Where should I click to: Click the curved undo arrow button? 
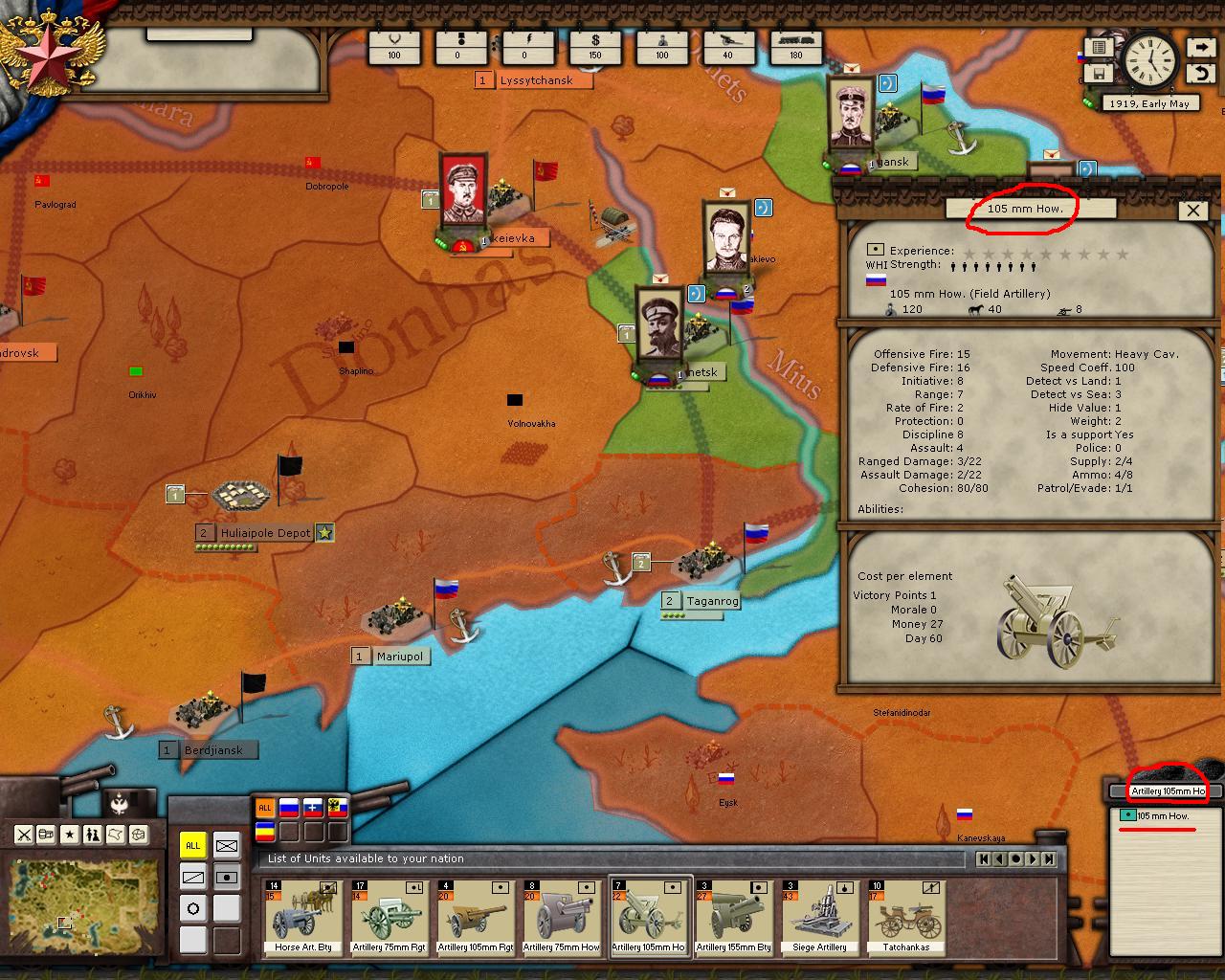tap(1201, 74)
